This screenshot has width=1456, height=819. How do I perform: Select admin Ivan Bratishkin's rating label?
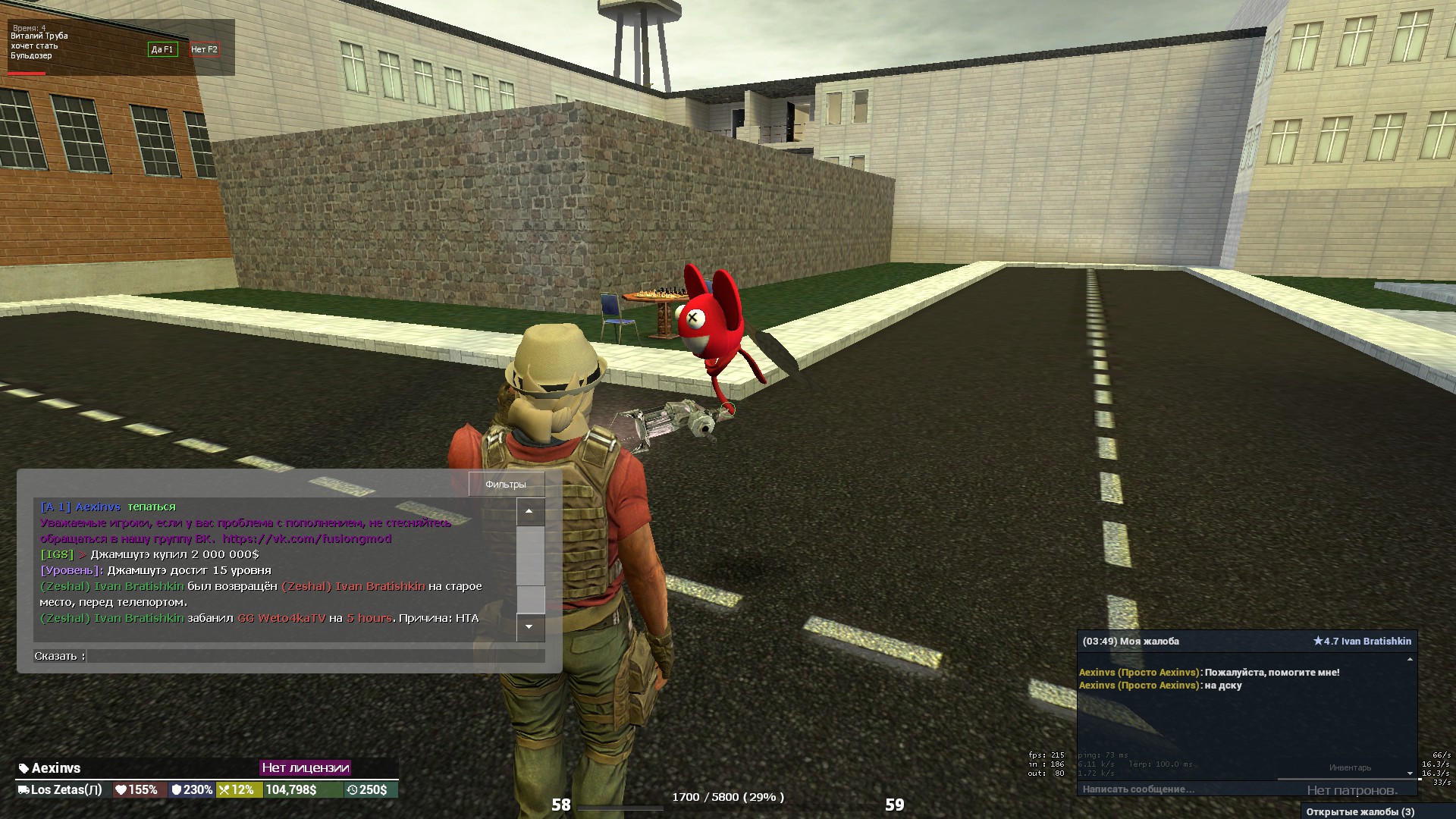click(1362, 642)
